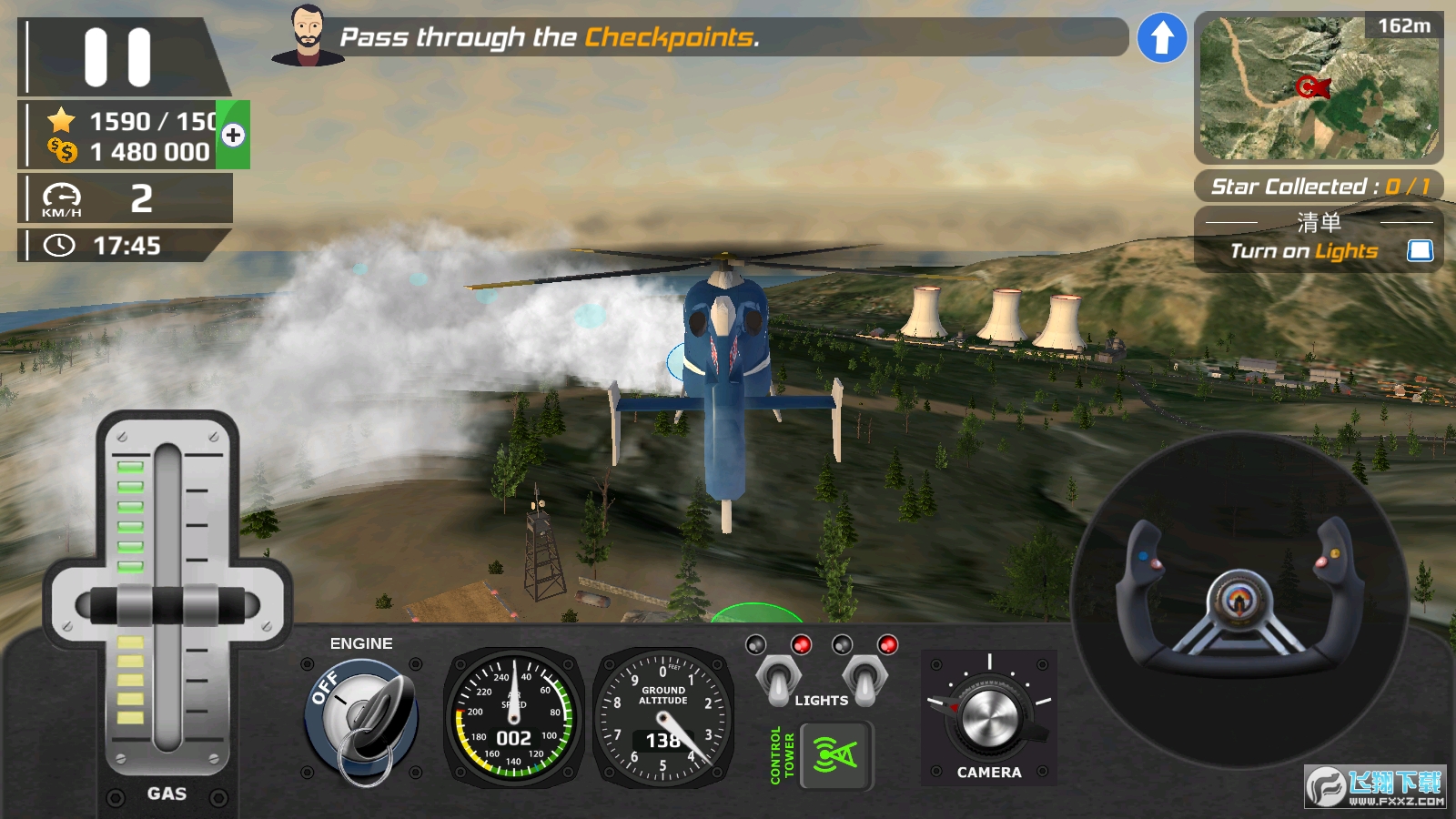
Task: Contact the control tower with the green button
Action: pos(835,755)
